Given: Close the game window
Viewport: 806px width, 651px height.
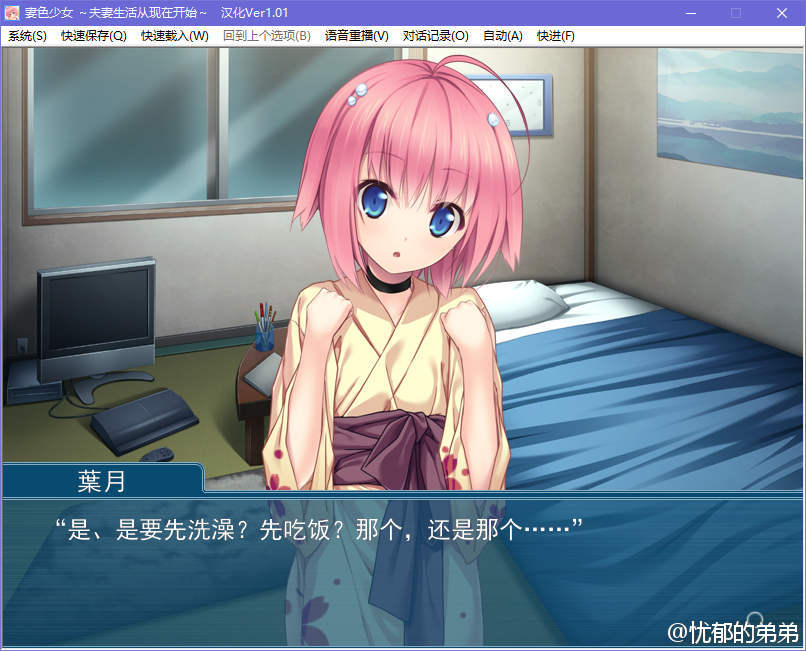Looking at the screenshot, I should [x=782, y=13].
